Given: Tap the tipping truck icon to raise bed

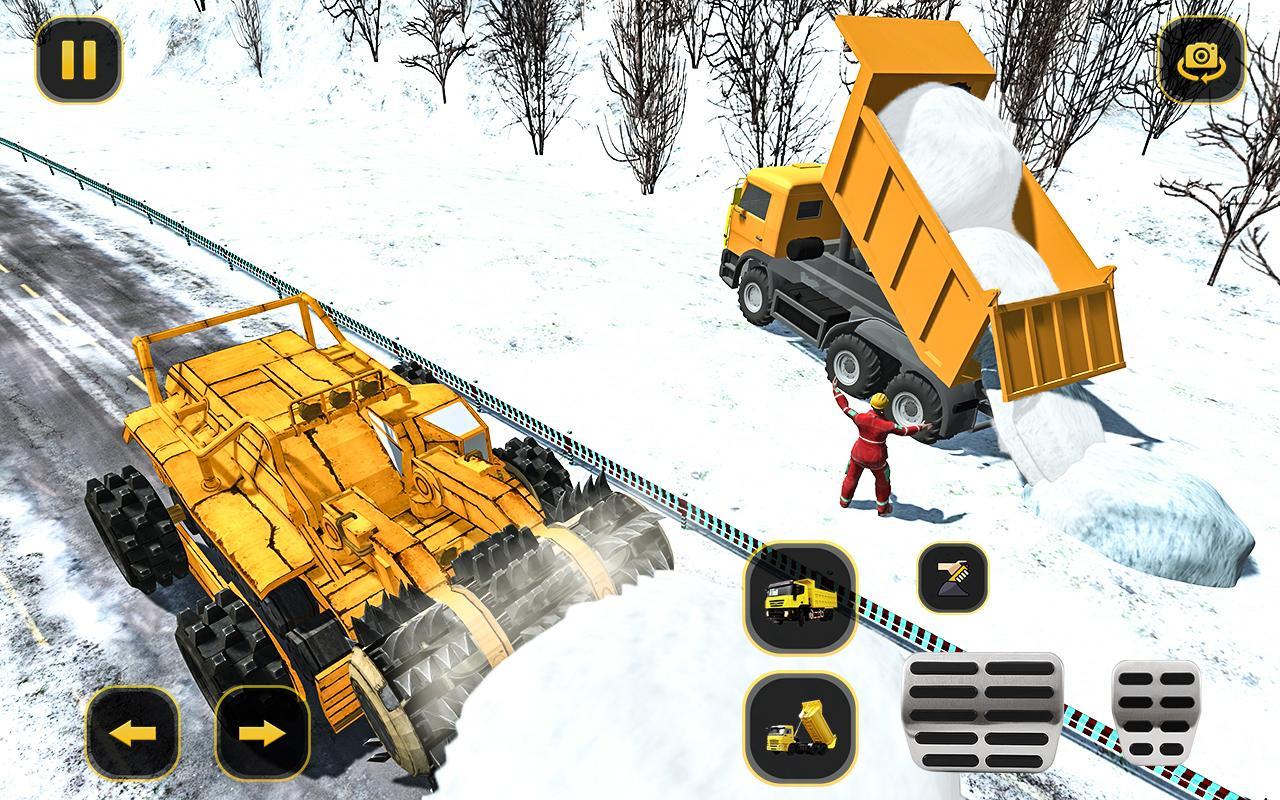Looking at the screenshot, I should (x=799, y=730).
